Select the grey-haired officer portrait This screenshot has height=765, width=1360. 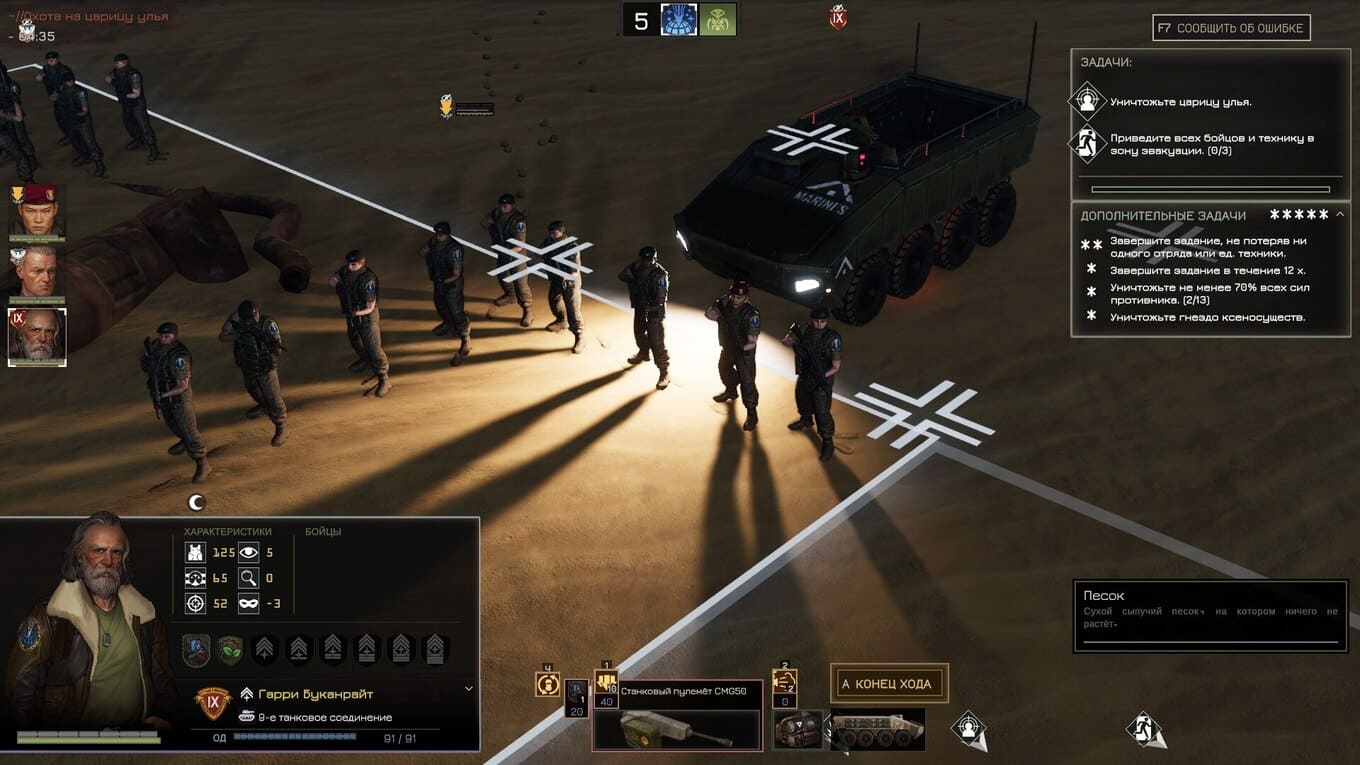(37, 273)
